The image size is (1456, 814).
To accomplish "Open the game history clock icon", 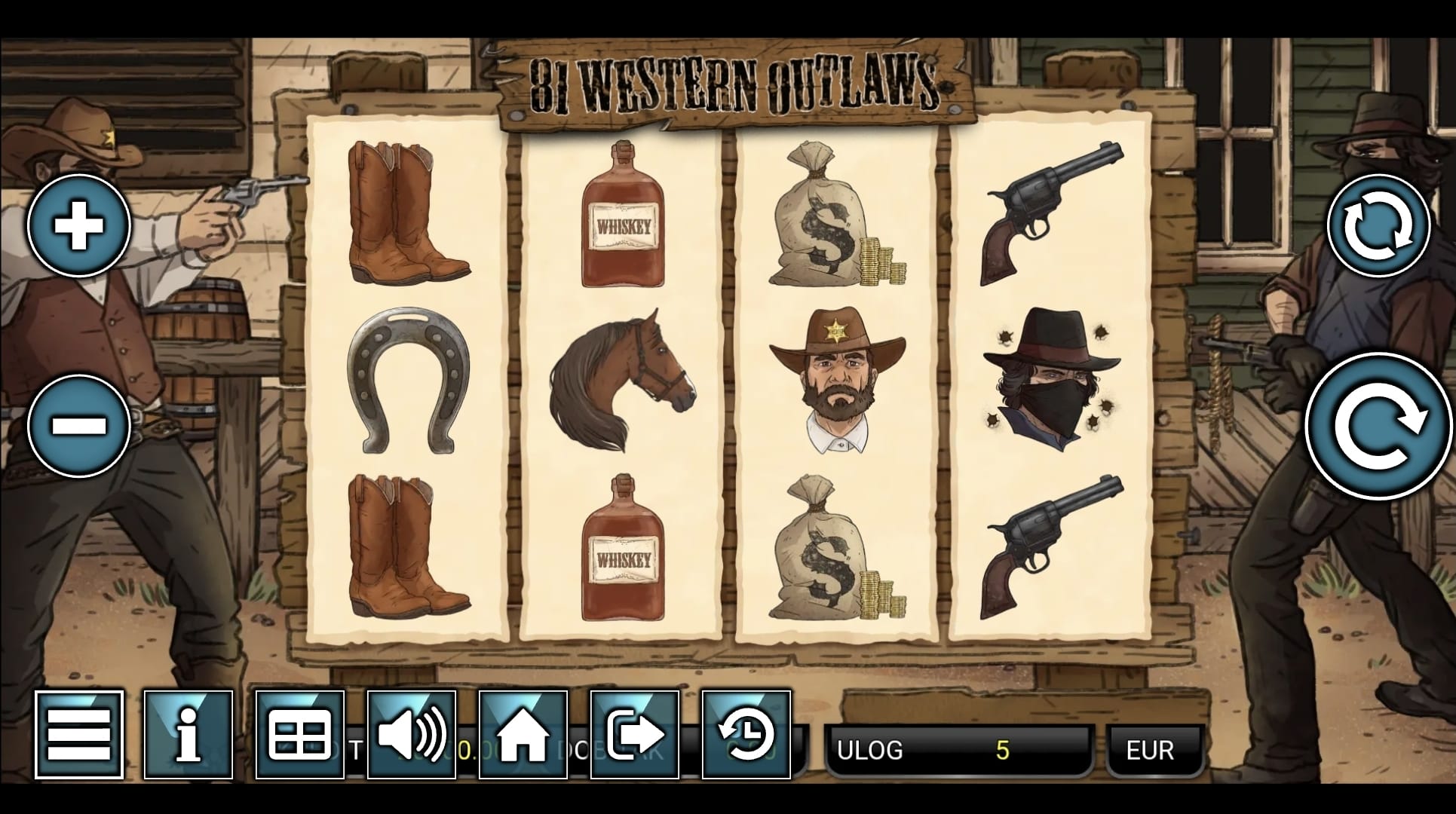I will click(746, 734).
